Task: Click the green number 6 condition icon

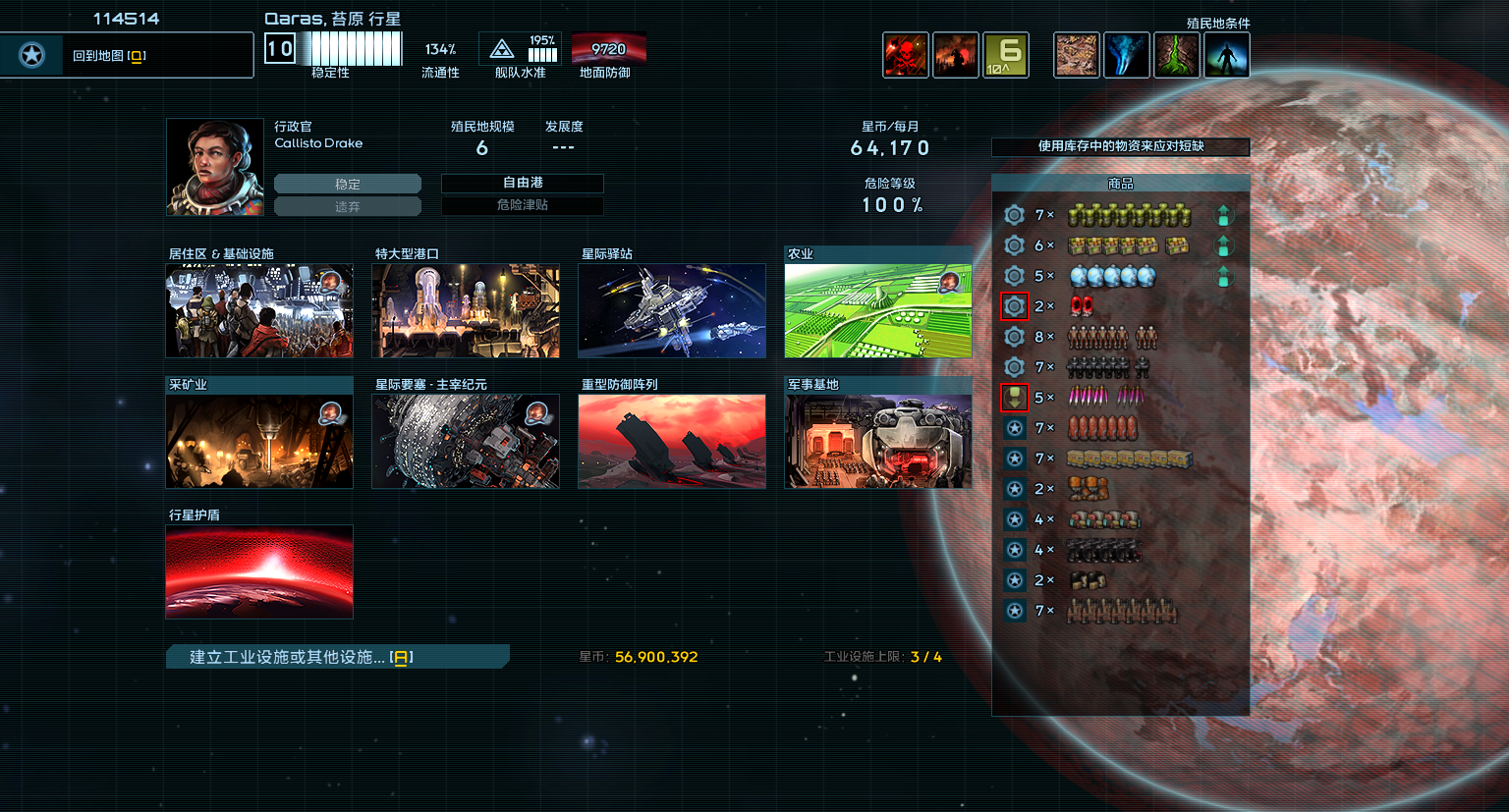Action: coord(1006,55)
